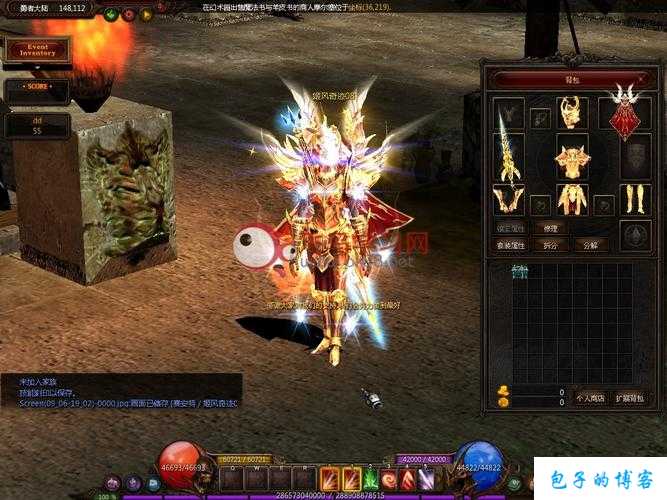667x500 pixels.
Task: Open the 个人商店 personal shop
Action: 590,397
